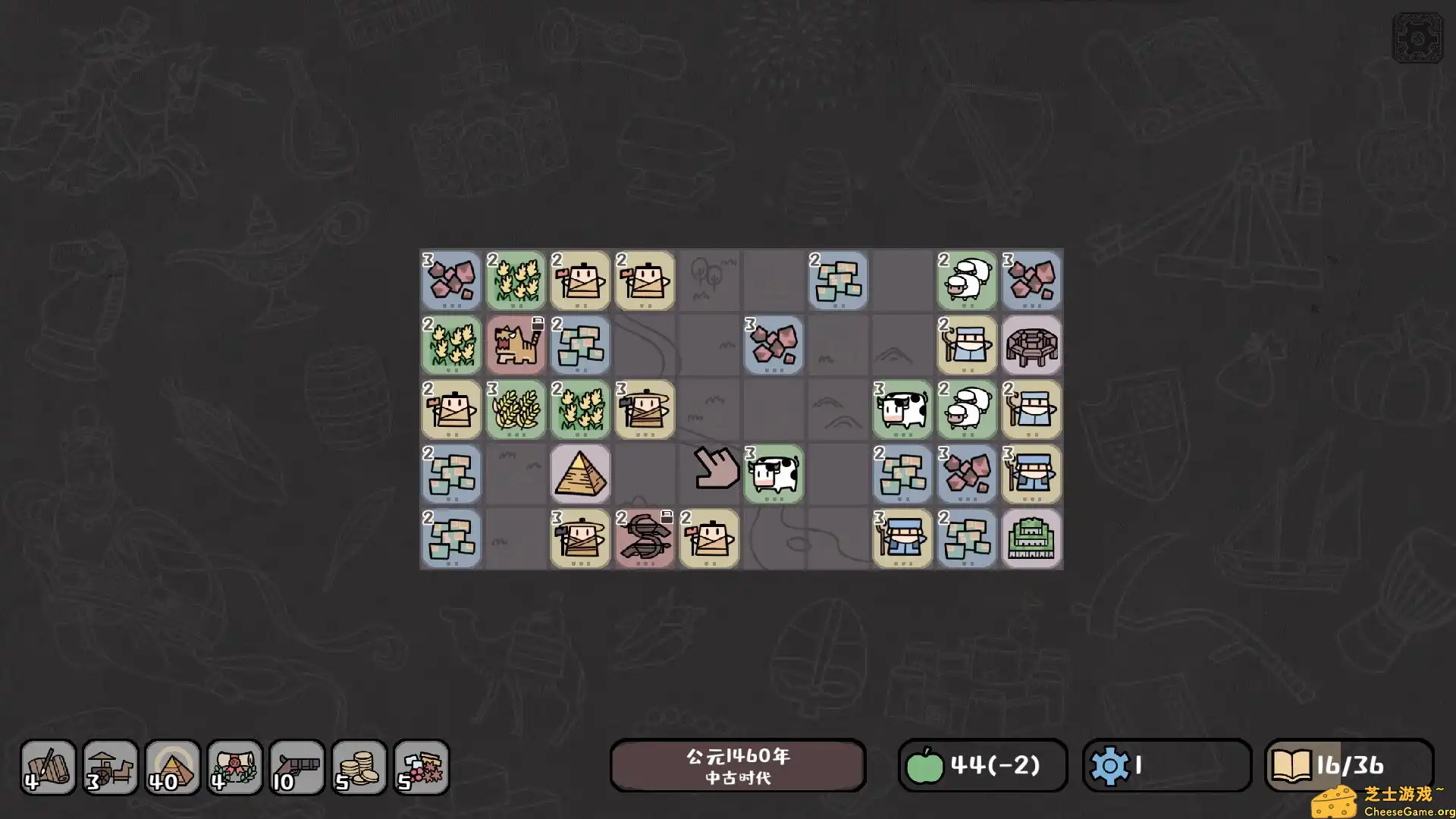This screenshot has width=1456, height=819.
Task: Select the pyramid icon showing 40 in the toolbar
Action: click(173, 767)
